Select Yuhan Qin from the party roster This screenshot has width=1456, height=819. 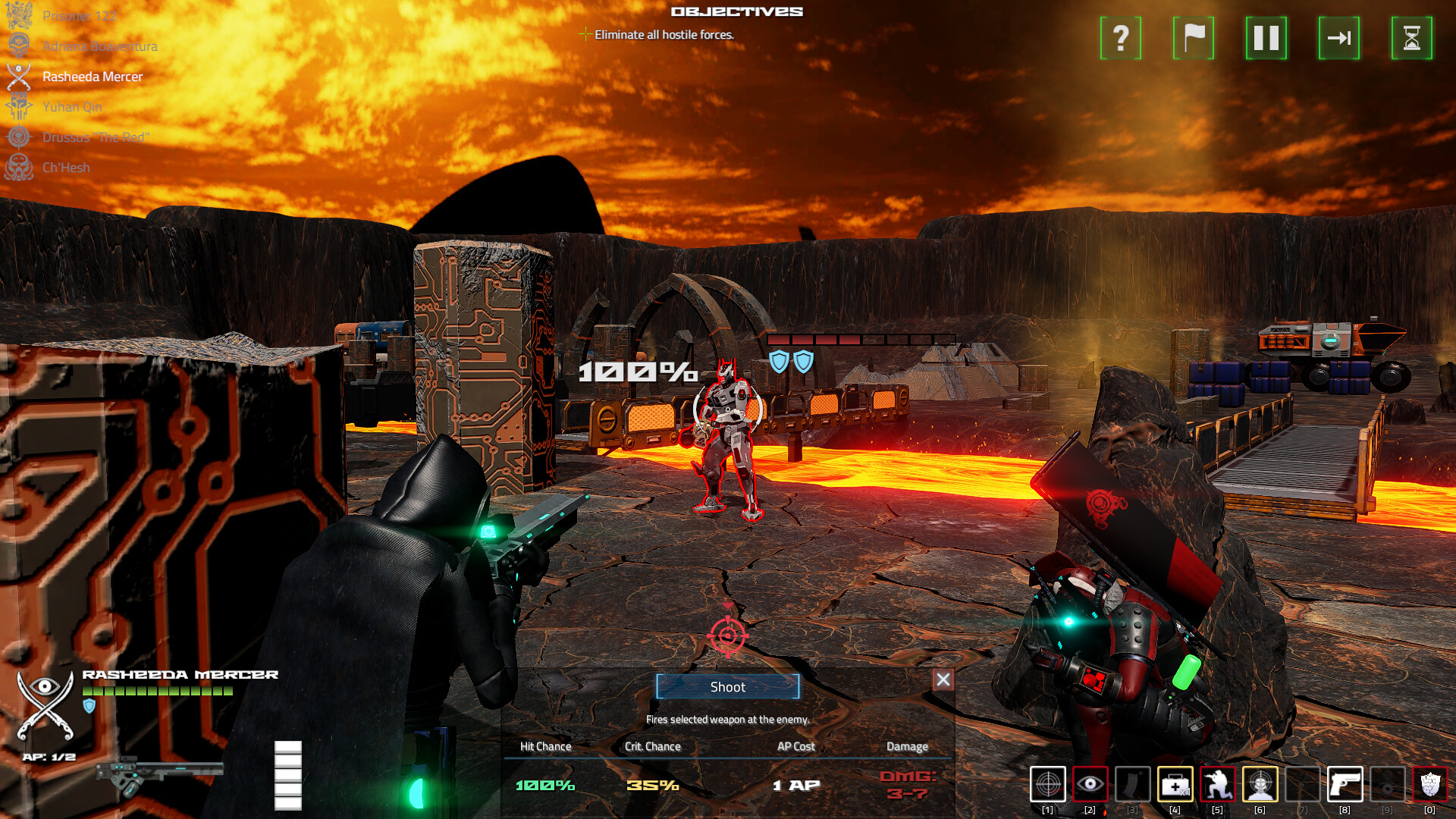[x=73, y=107]
